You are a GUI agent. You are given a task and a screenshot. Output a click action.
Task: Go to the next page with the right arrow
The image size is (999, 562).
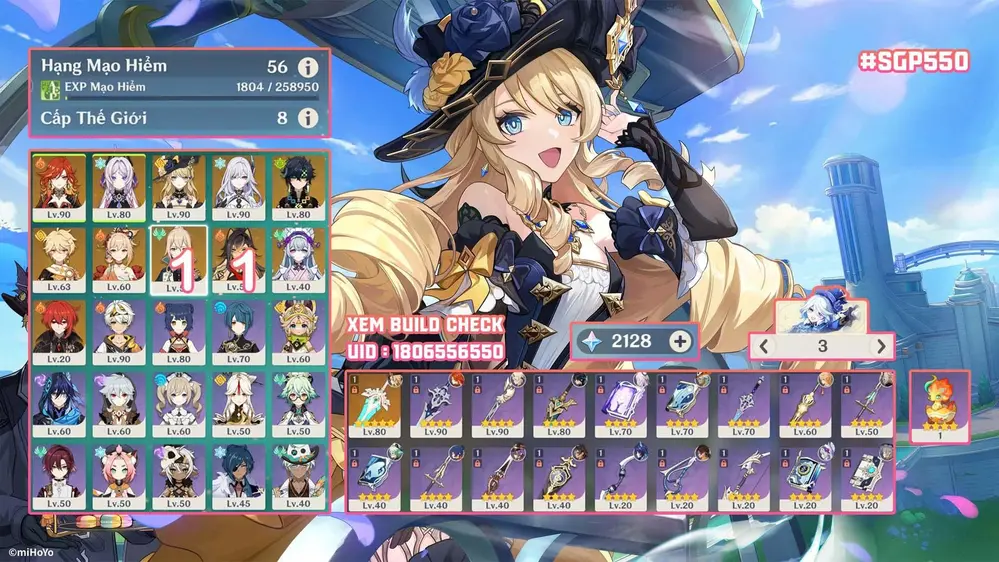tap(880, 347)
